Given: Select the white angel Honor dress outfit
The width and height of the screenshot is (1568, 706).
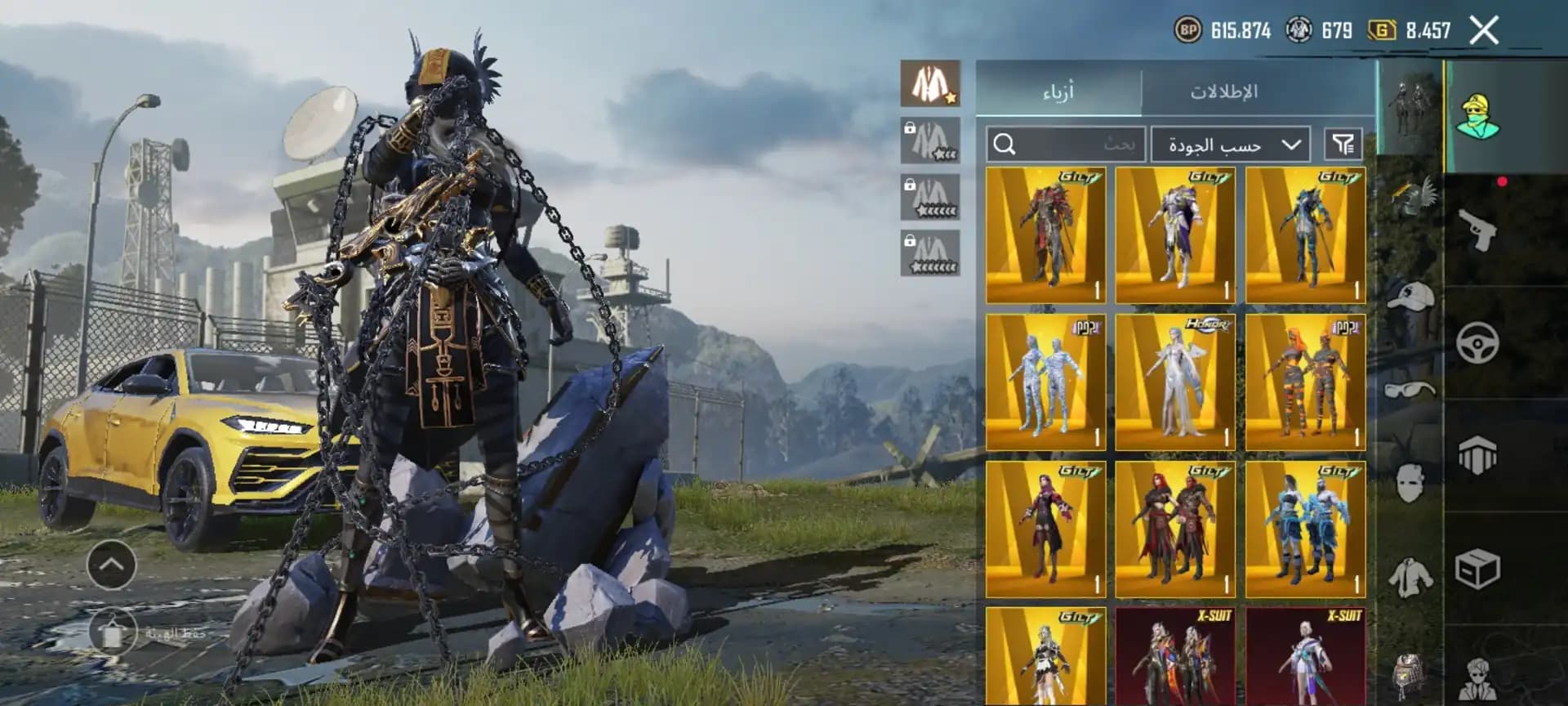Looking at the screenshot, I should coord(1175,382).
